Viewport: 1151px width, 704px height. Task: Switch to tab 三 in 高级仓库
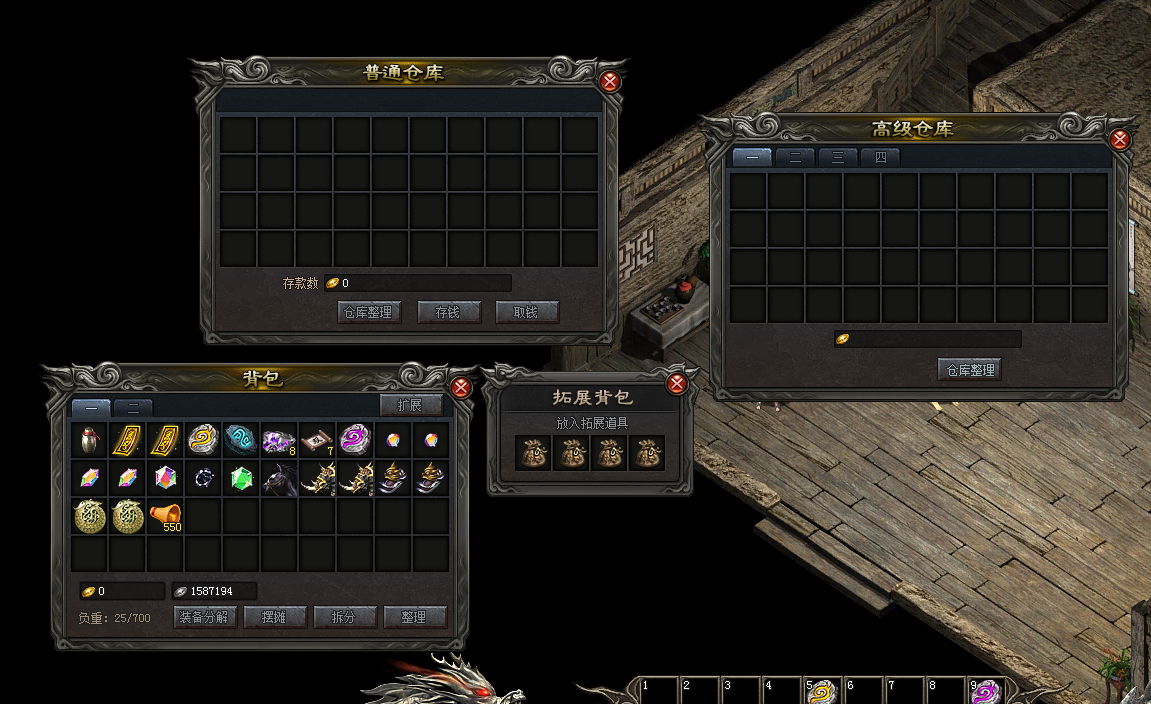click(x=837, y=158)
